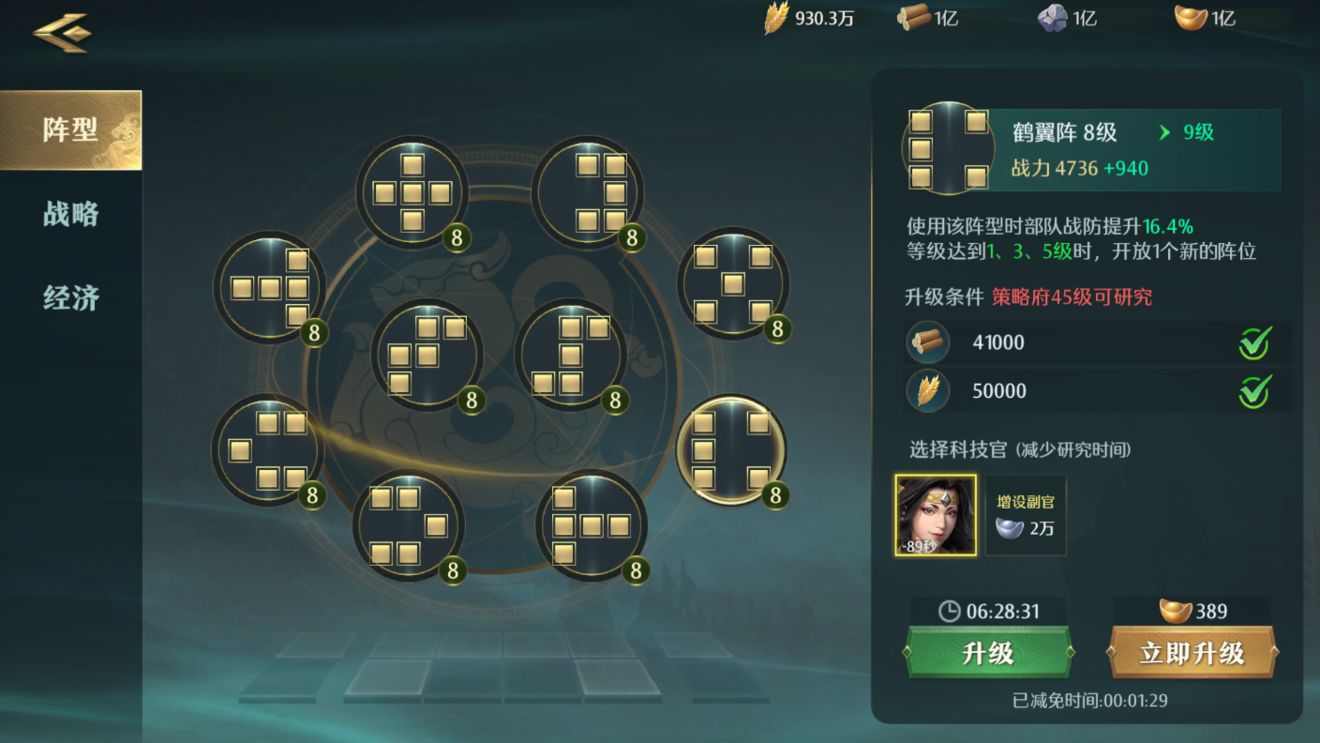
Task: Open the 战略 tab
Action: pos(70,214)
